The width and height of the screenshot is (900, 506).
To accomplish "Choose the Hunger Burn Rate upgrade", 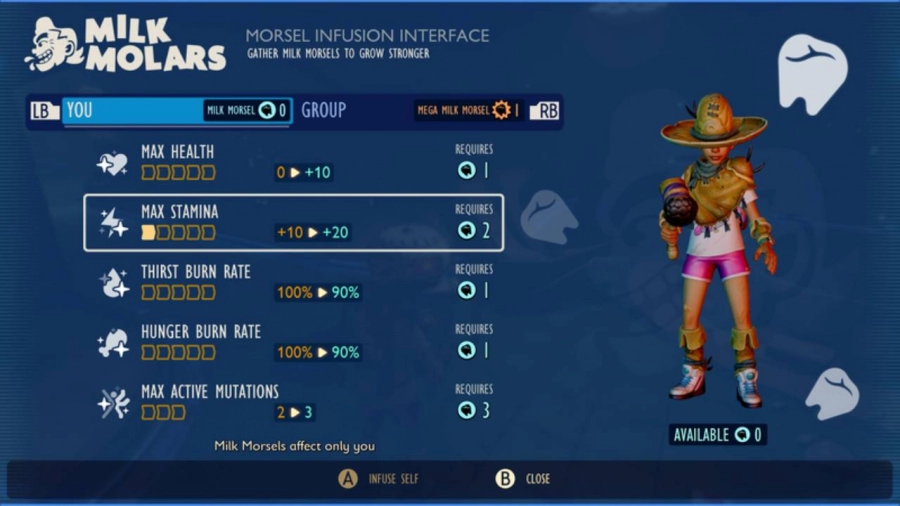I will (293, 342).
